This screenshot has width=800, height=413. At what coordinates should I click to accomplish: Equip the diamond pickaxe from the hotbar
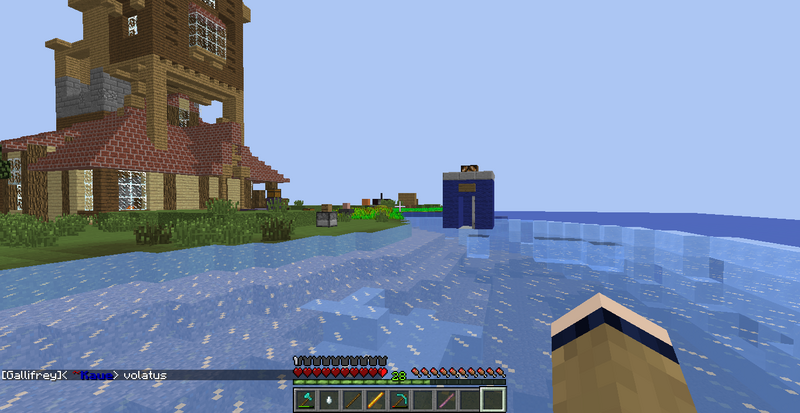[398, 400]
